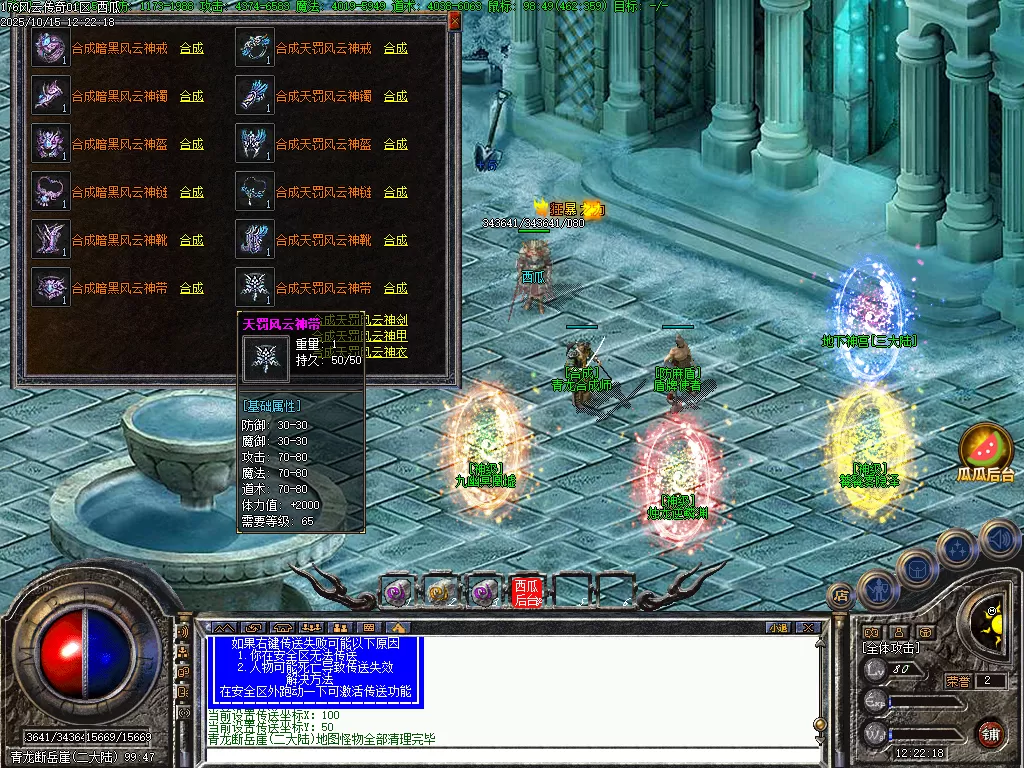
Task: Synthesize the 暗黑风云神靴 boots
Action: pyautogui.click(x=191, y=240)
